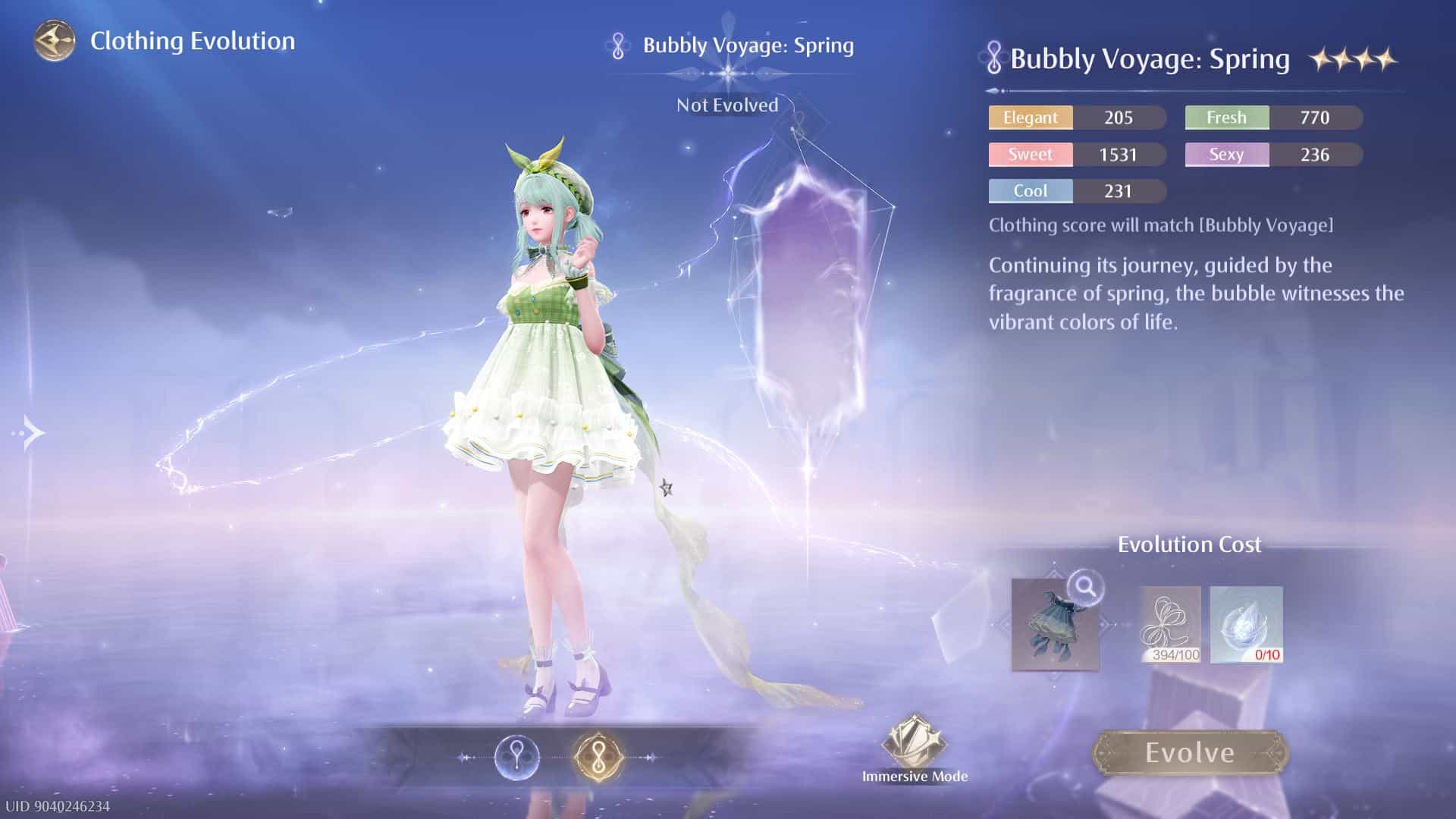This screenshot has height=819, width=1456.
Task: Inspect the base outfit with the magnifier icon
Action: click(x=1085, y=585)
